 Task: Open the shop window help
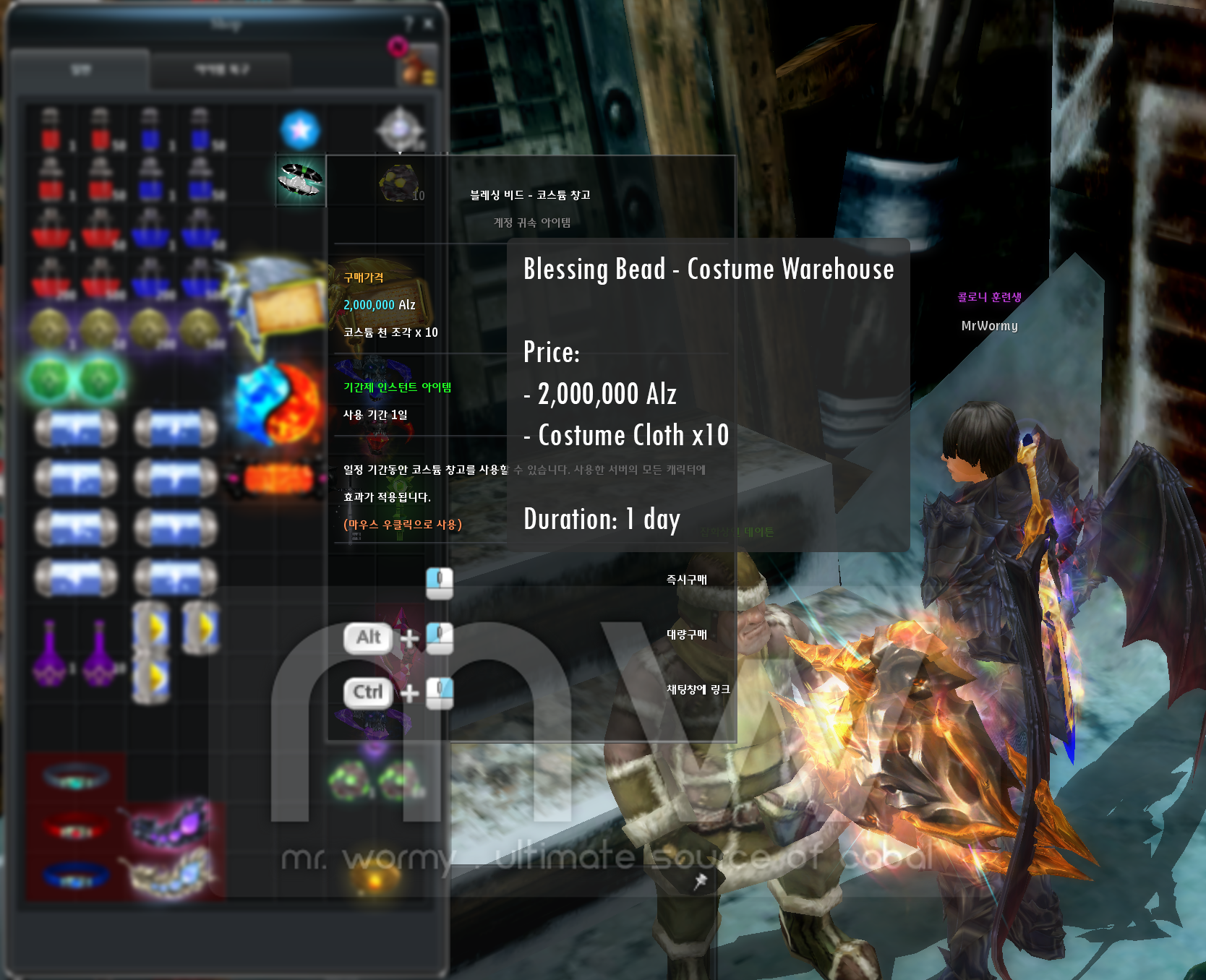pyautogui.click(x=409, y=24)
